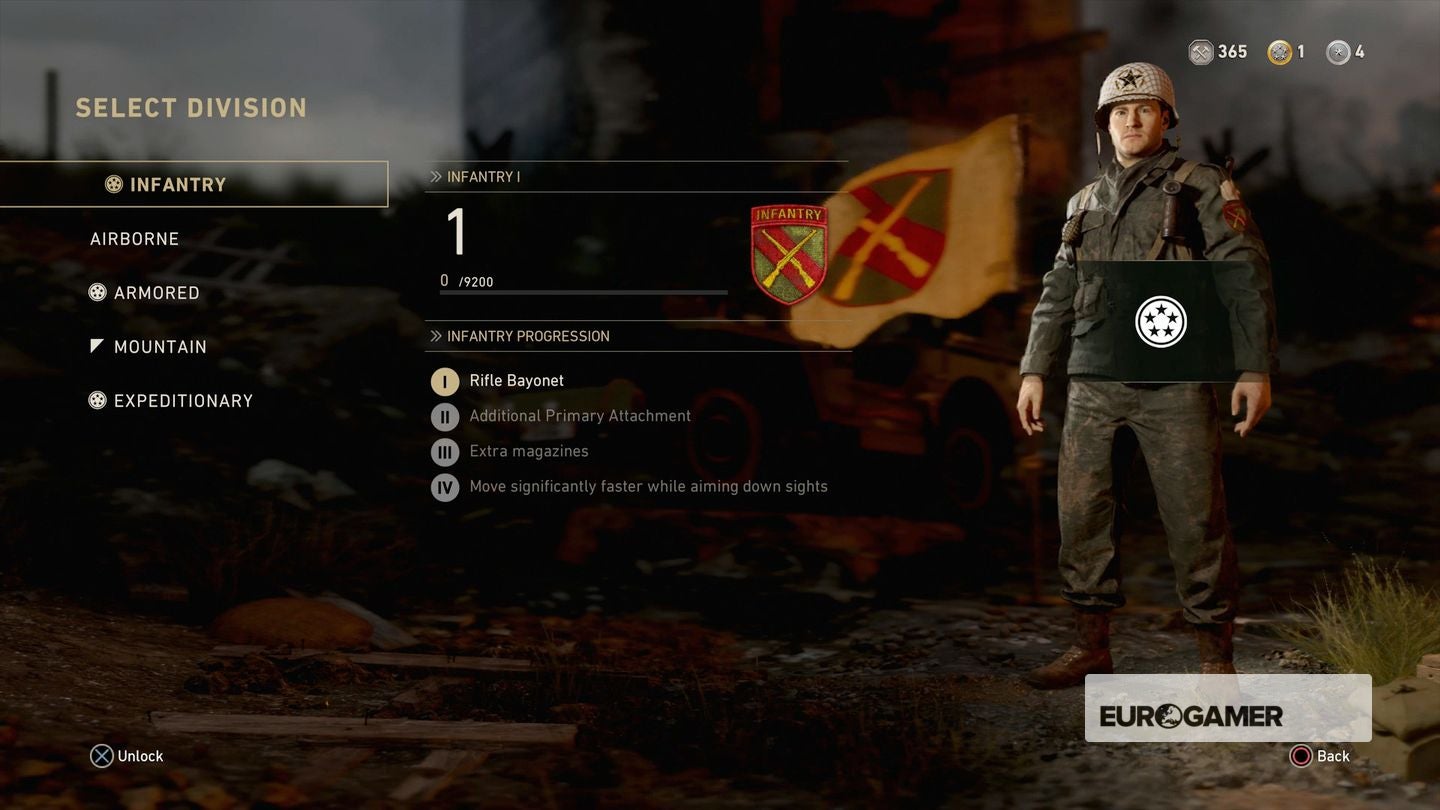
Task: Click the Armored division emblem icon
Action: 97,292
